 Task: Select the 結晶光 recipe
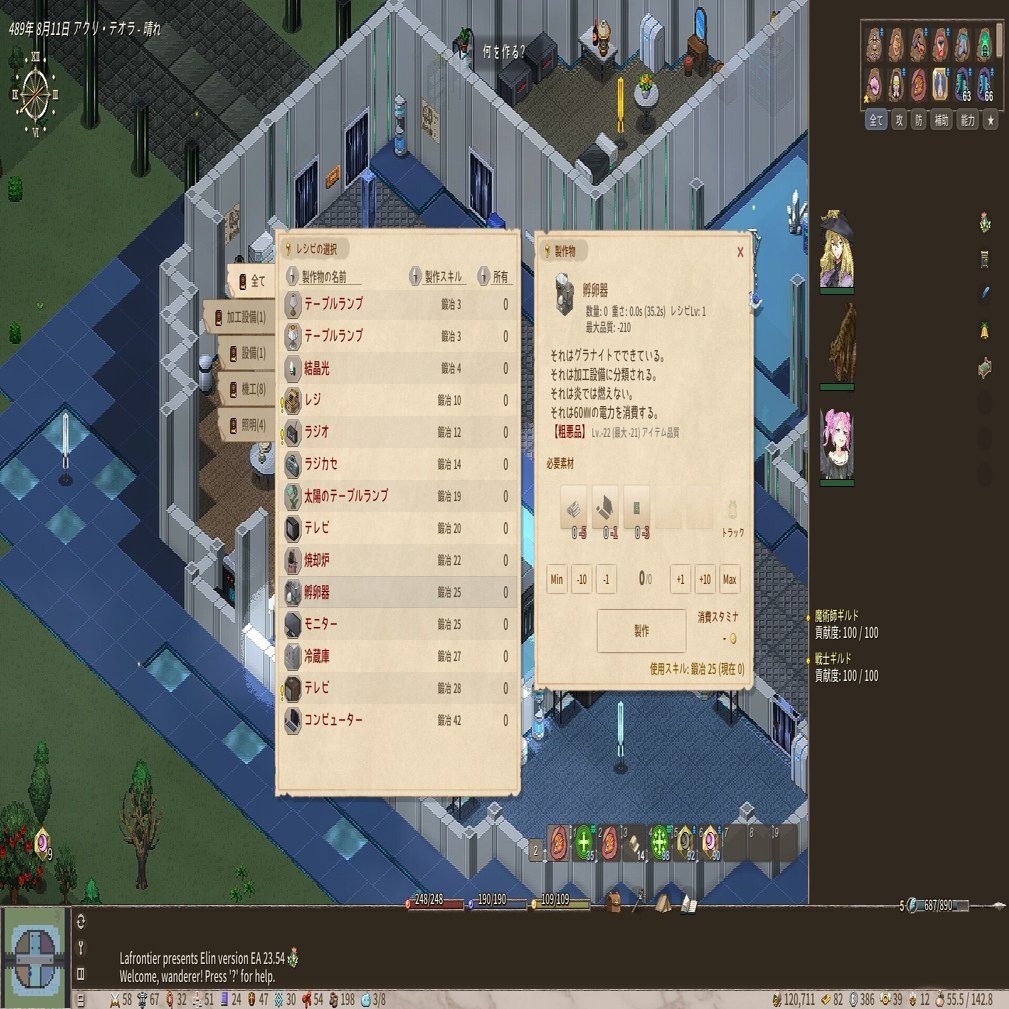click(x=398, y=369)
